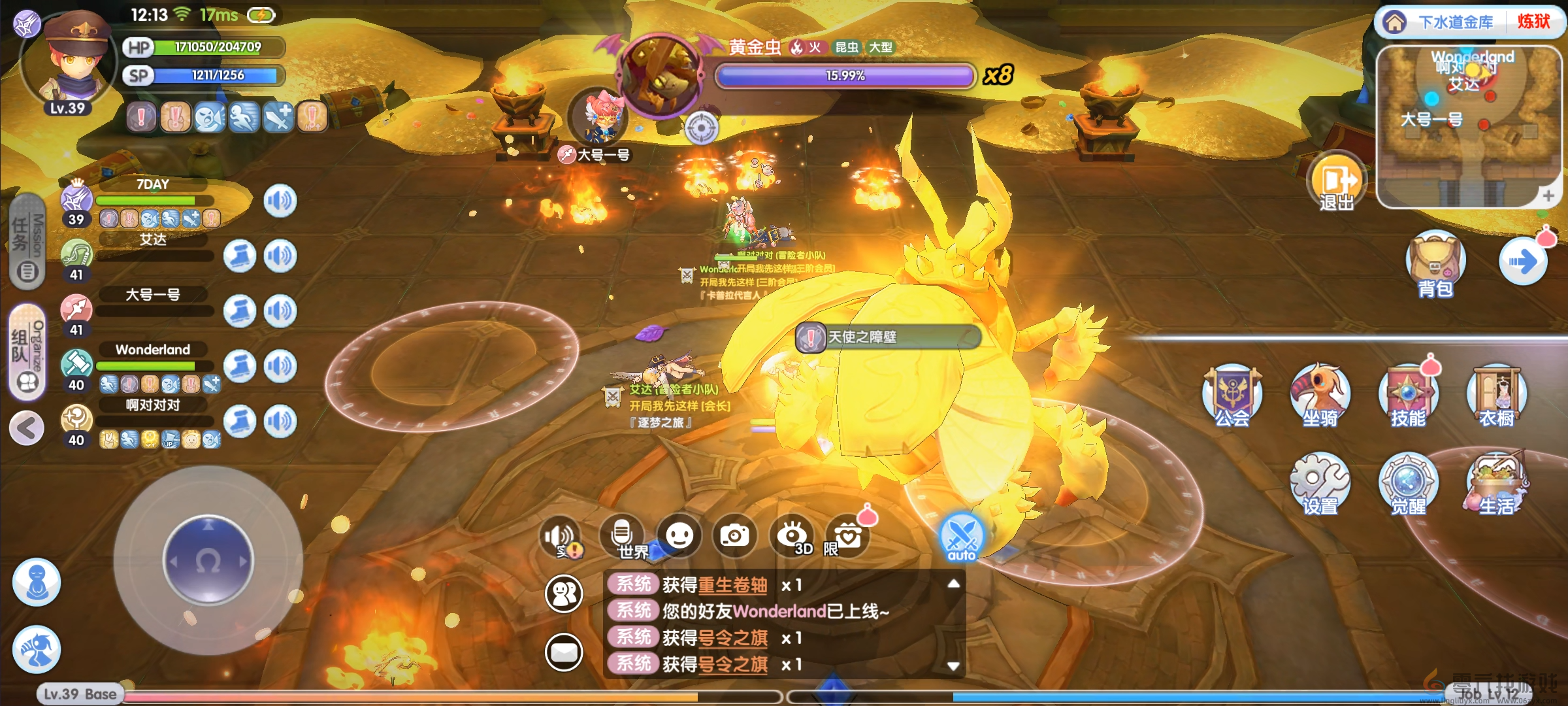Screen dimensions: 1568x706
Task: Open the 任务 Mission tab
Action: pos(27,241)
